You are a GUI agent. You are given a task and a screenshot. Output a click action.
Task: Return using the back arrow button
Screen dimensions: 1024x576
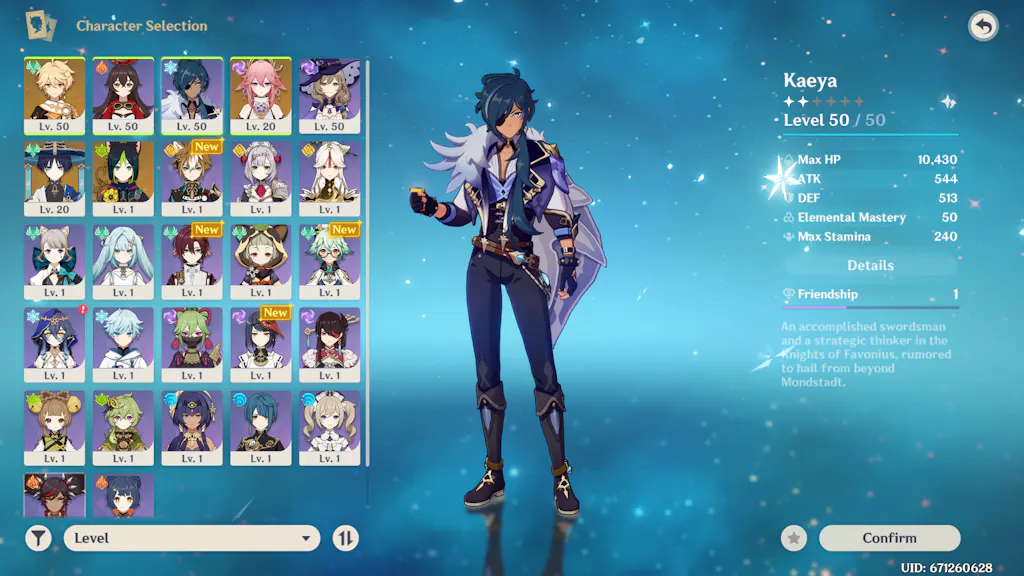pos(983,26)
